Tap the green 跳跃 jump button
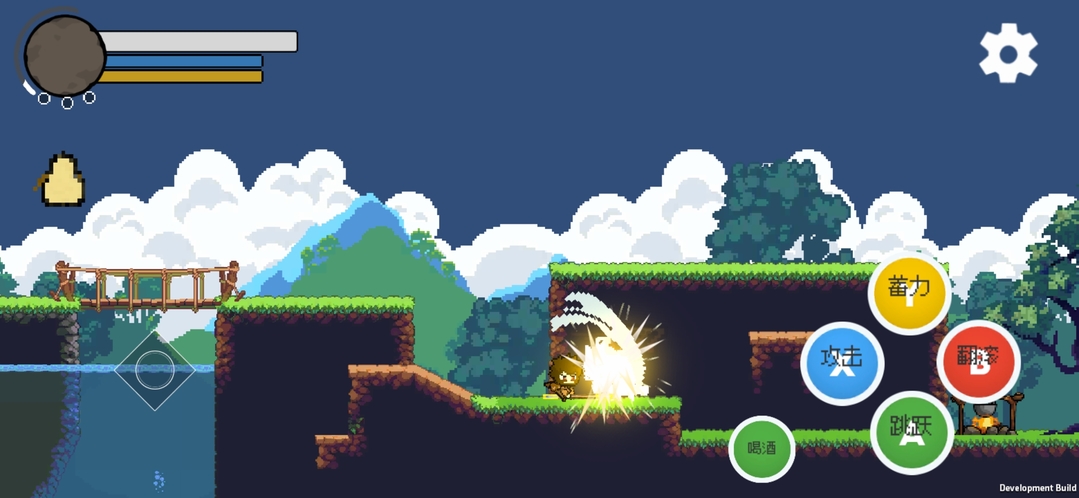Image resolution: width=1079 pixels, height=498 pixels. [911, 431]
